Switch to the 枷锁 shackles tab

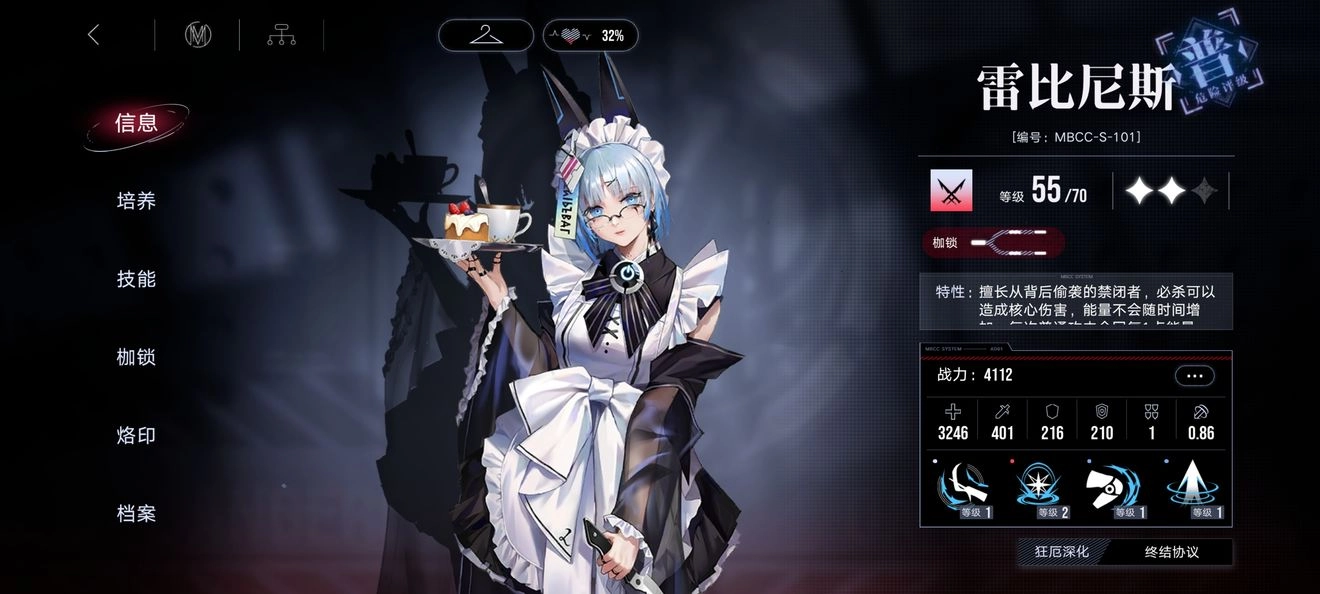tap(136, 357)
